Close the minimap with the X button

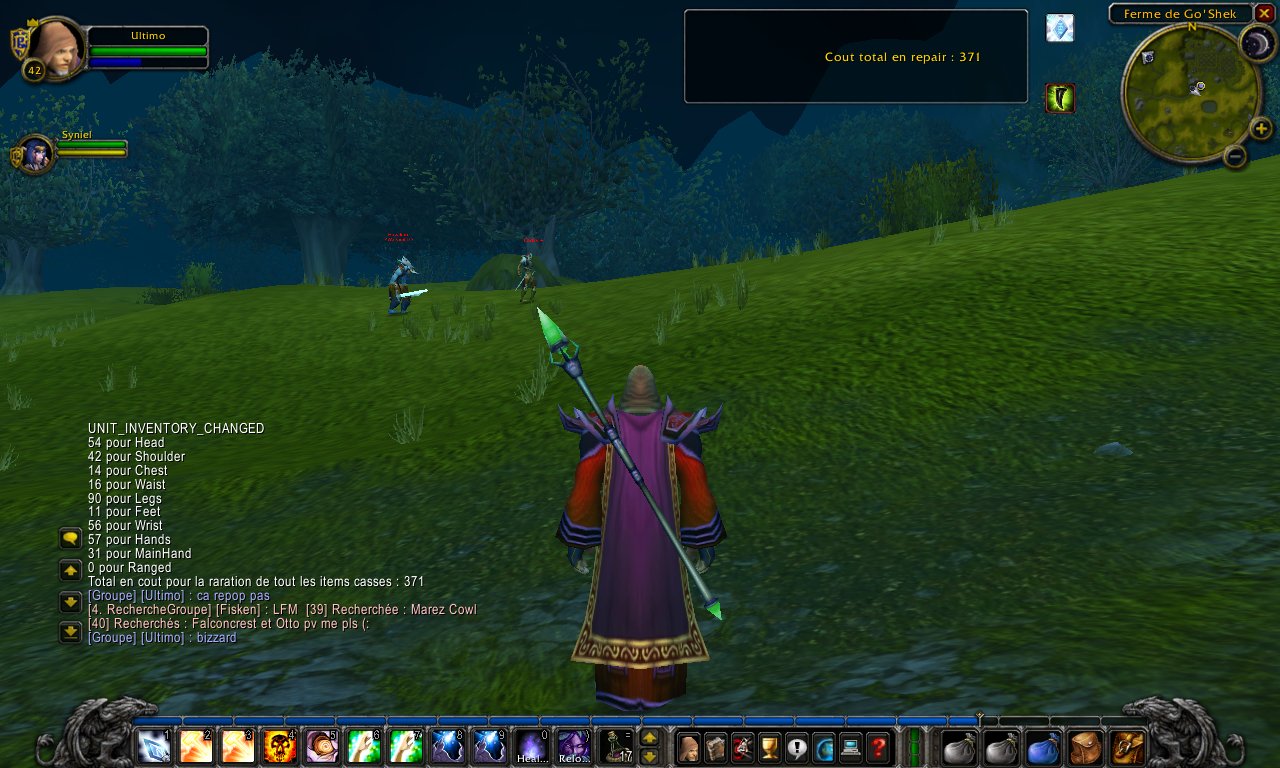click(x=1265, y=13)
